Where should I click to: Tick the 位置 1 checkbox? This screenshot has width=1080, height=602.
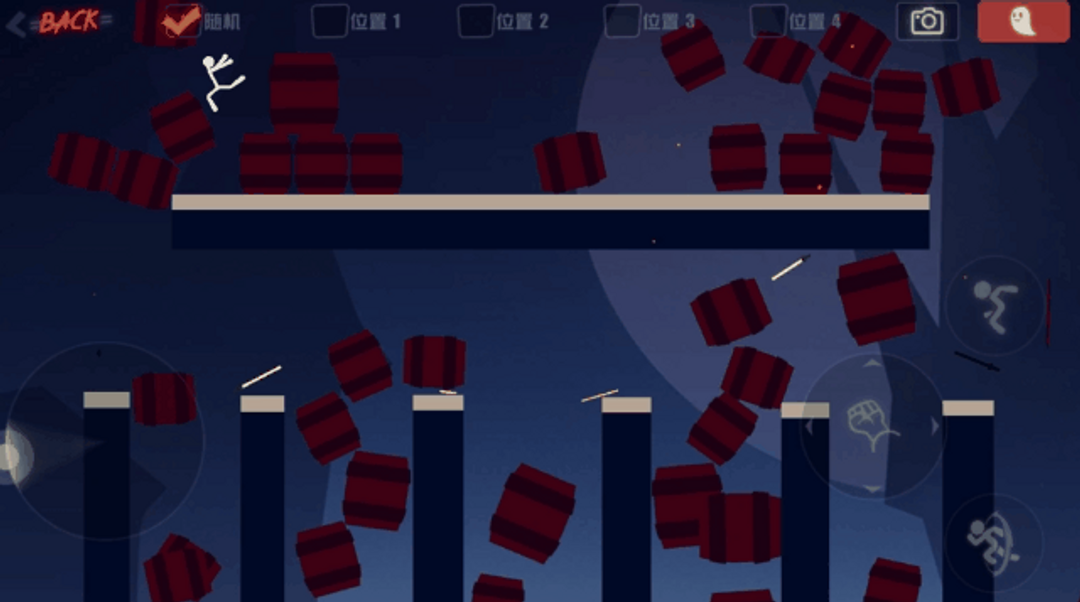pyautogui.click(x=330, y=21)
